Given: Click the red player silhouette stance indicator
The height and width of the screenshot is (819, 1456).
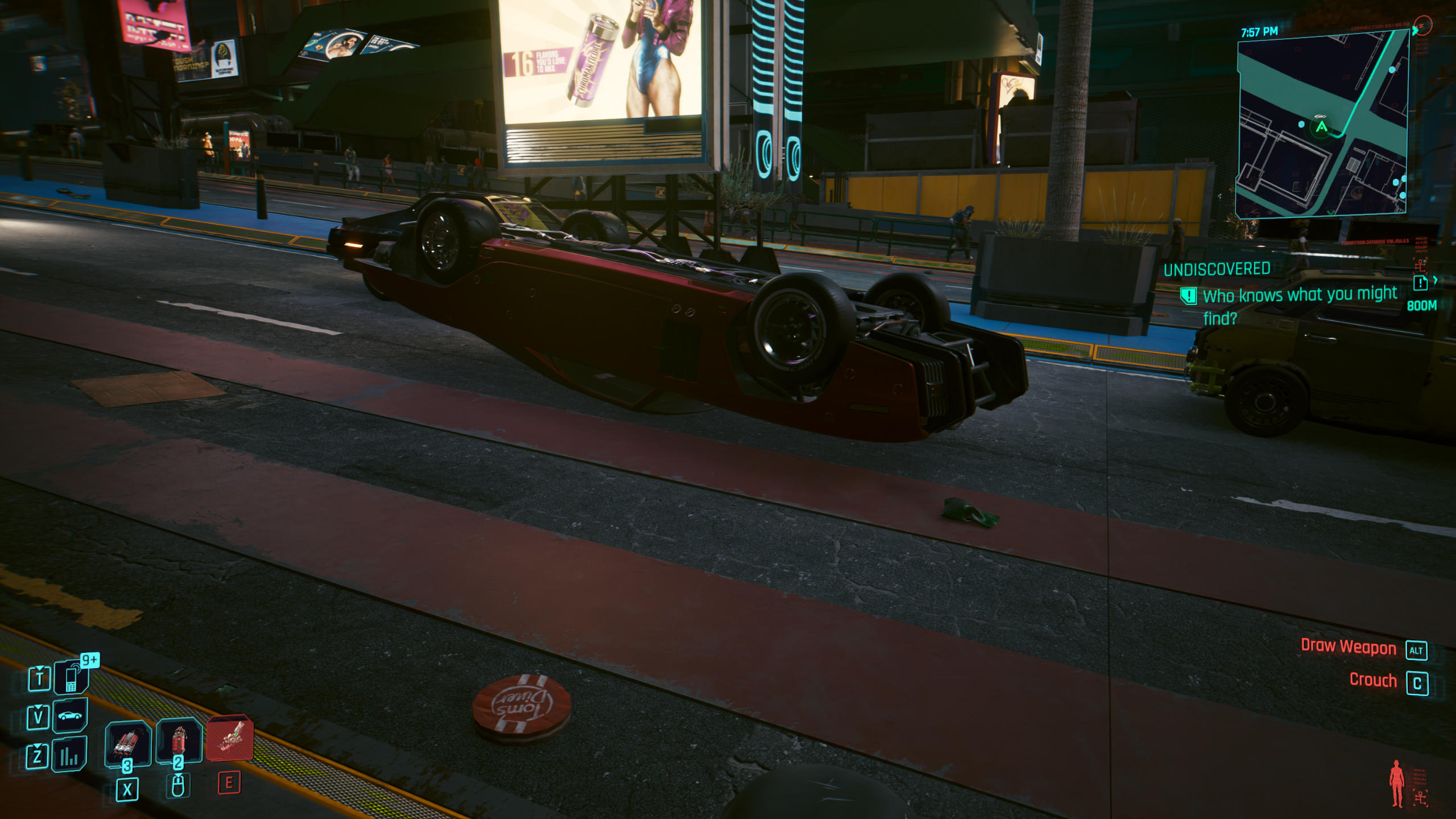Looking at the screenshot, I should pos(1396,784).
